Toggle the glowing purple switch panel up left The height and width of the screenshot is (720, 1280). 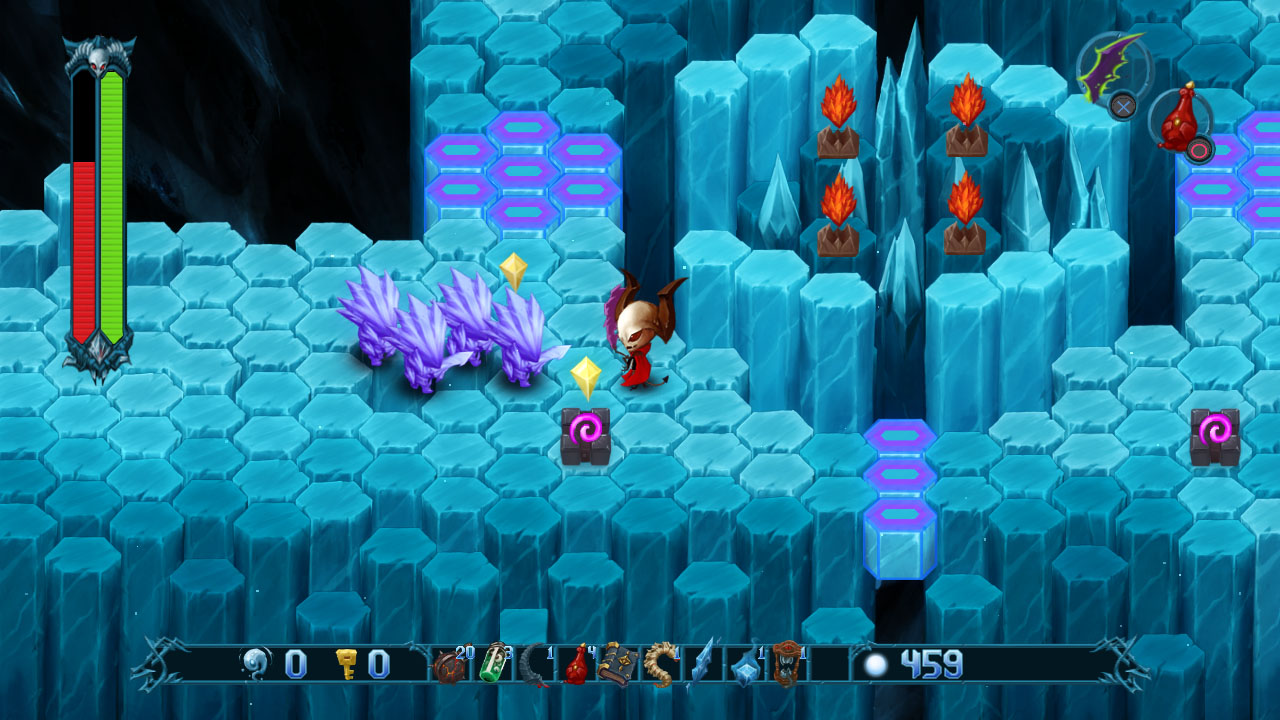tap(520, 170)
